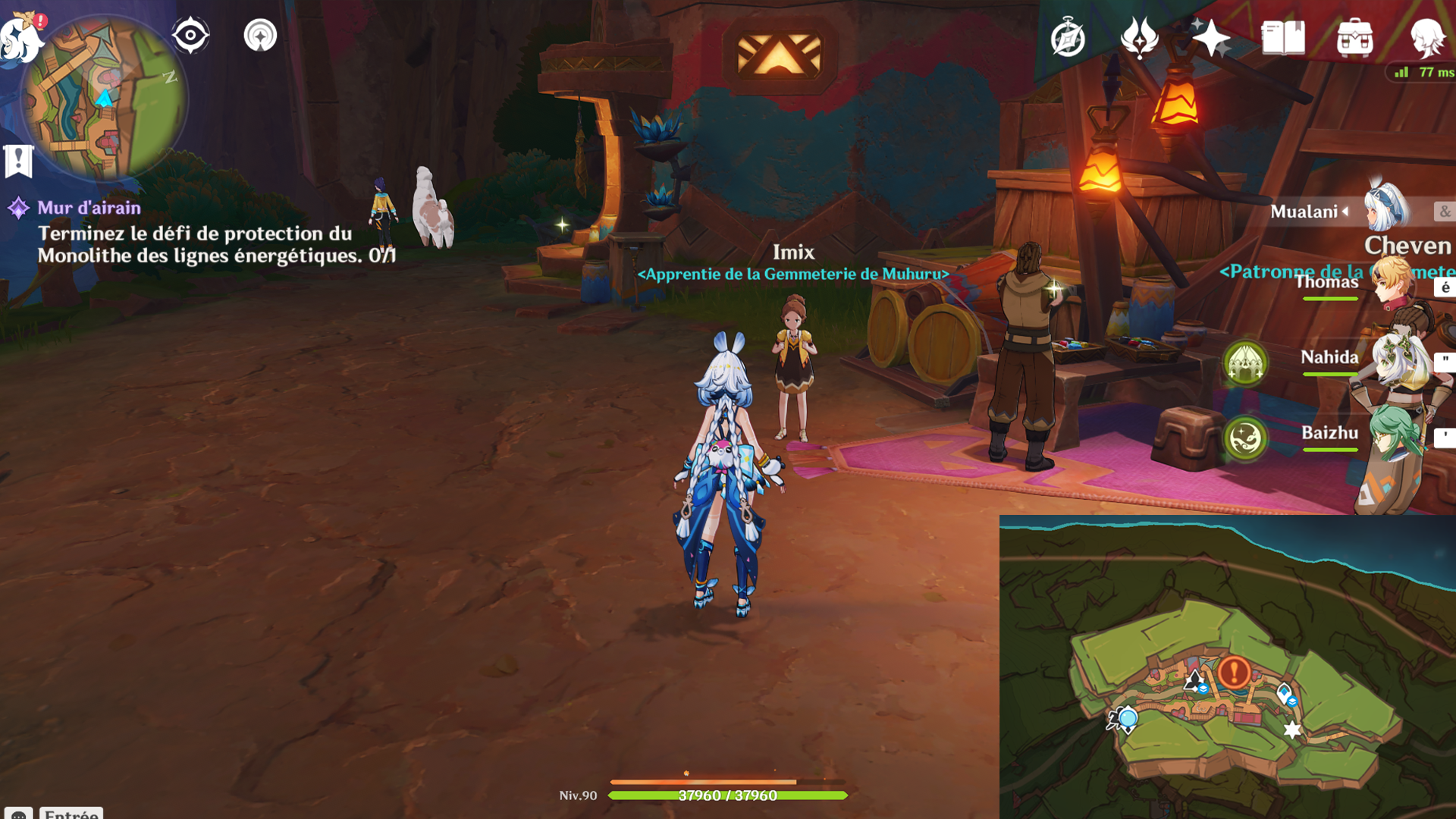The height and width of the screenshot is (819, 1456).
Task: Open the compass events icon
Action: pyautogui.click(x=1068, y=38)
